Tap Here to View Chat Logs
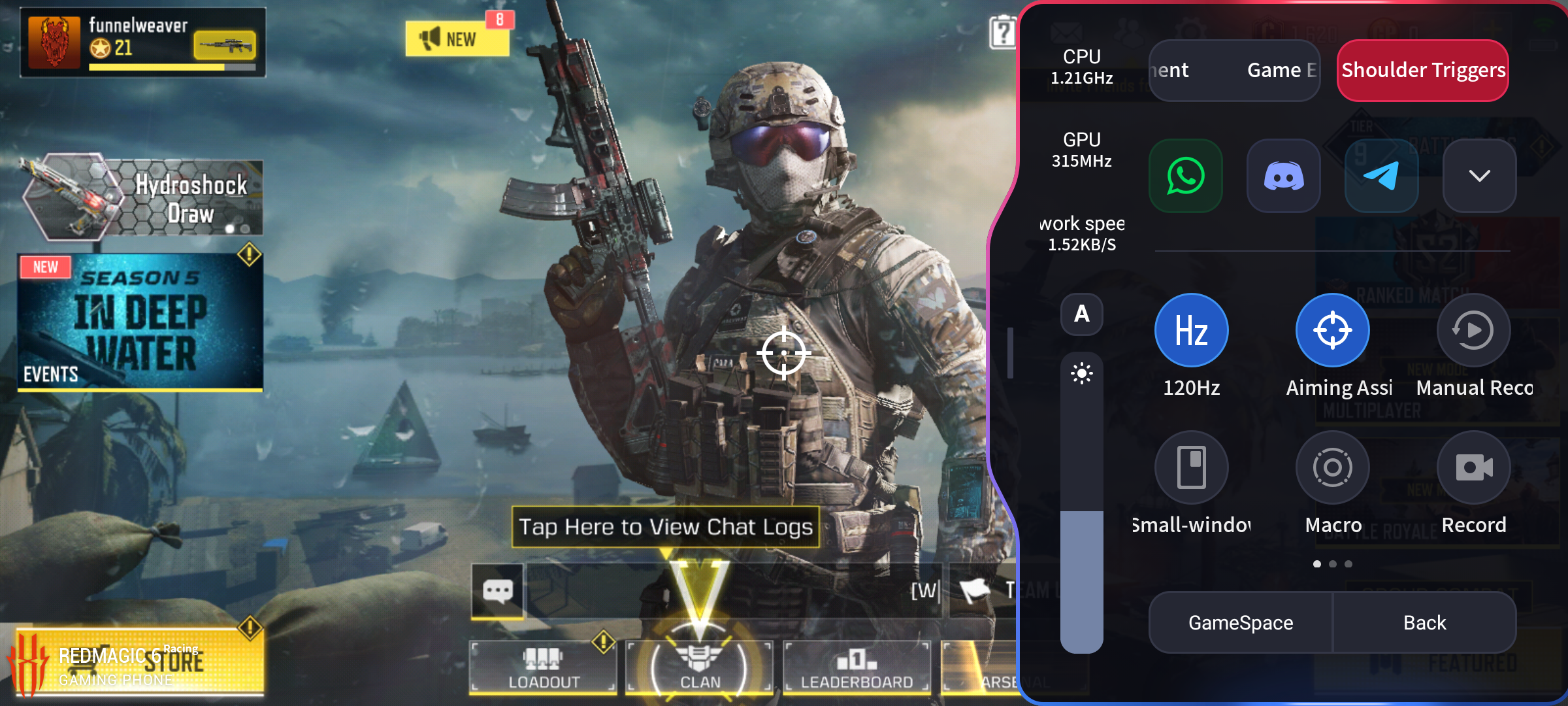 [665, 527]
